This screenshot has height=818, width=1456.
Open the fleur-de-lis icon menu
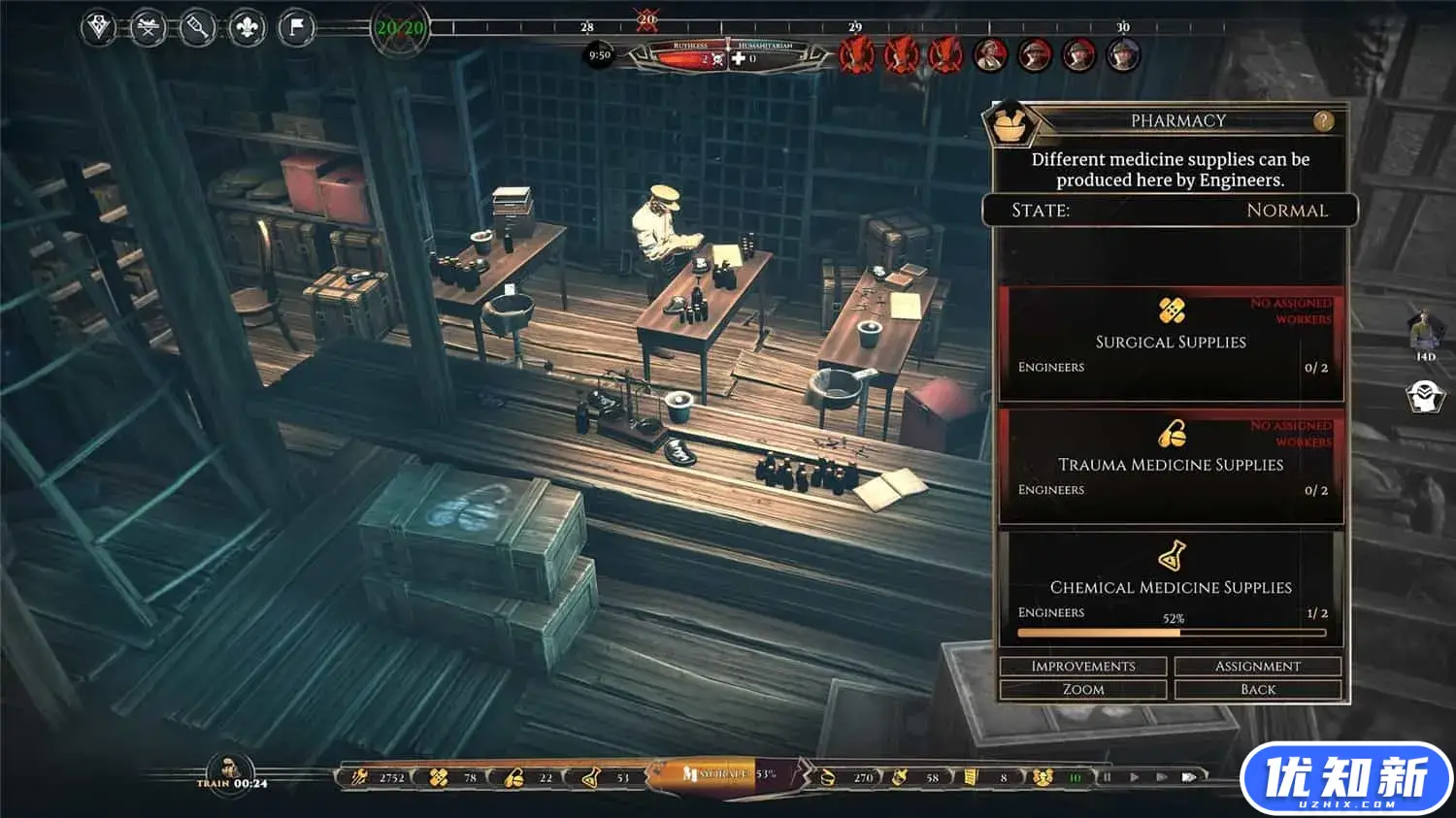click(x=247, y=27)
